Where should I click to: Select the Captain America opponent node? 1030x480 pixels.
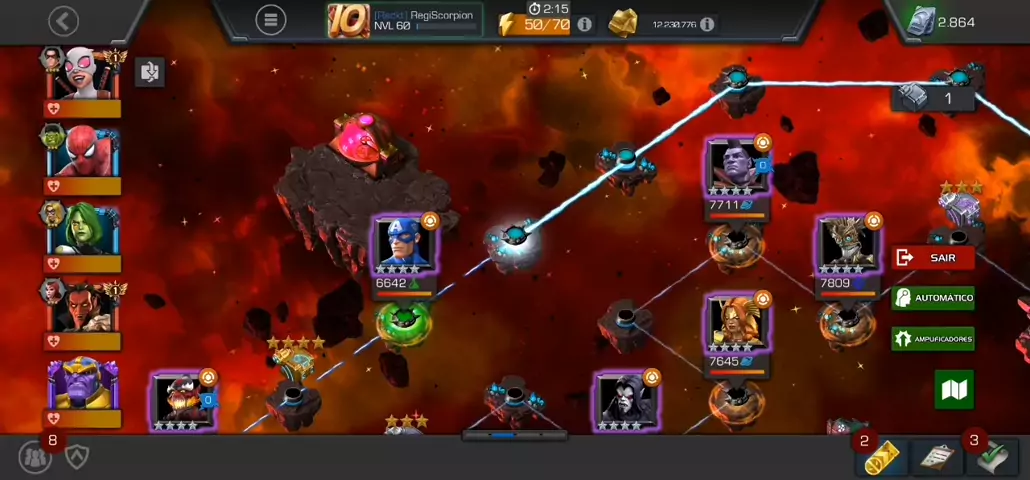click(405, 246)
